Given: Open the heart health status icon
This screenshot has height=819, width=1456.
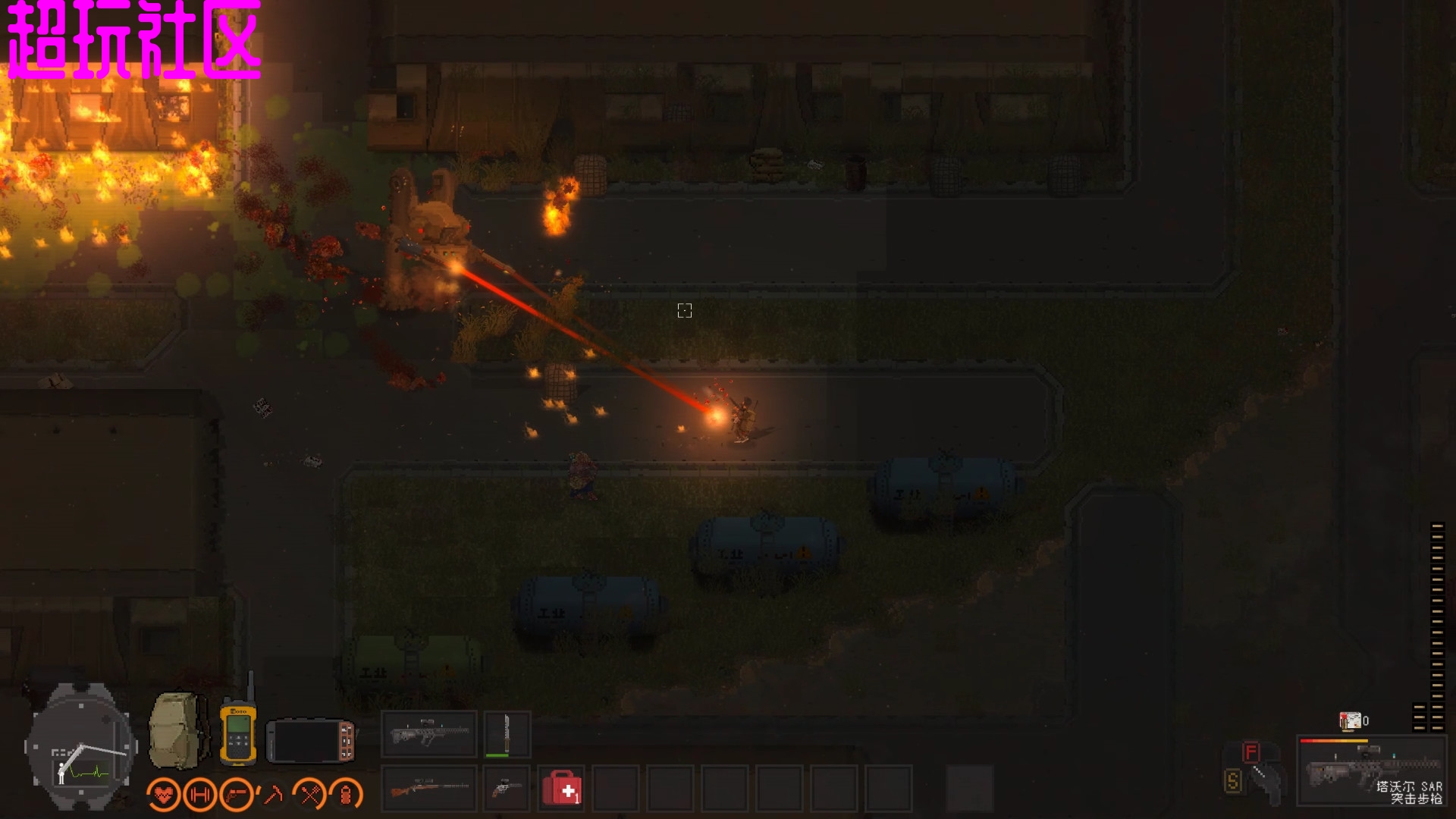Looking at the screenshot, I should point(164,794).
